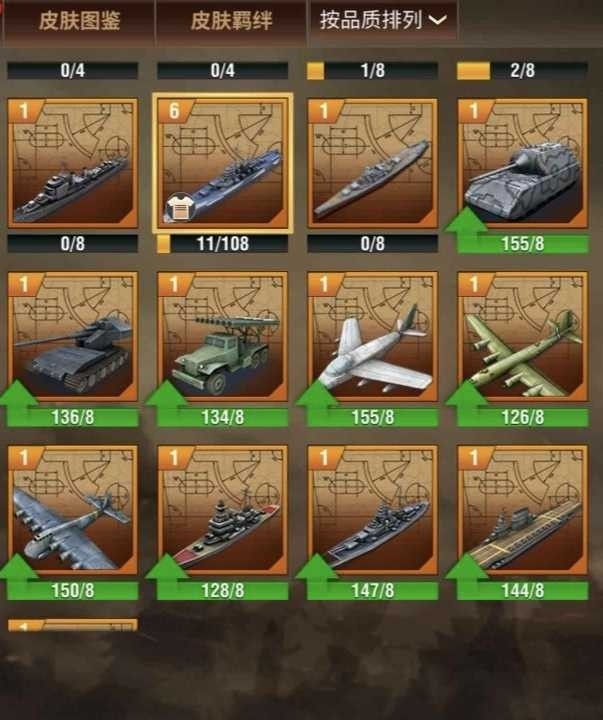Image resolution: width=603 pixels, height=720 pixels.
Task: Switch to the 皮肤羁绊 tab
Action: click(230, 21)
